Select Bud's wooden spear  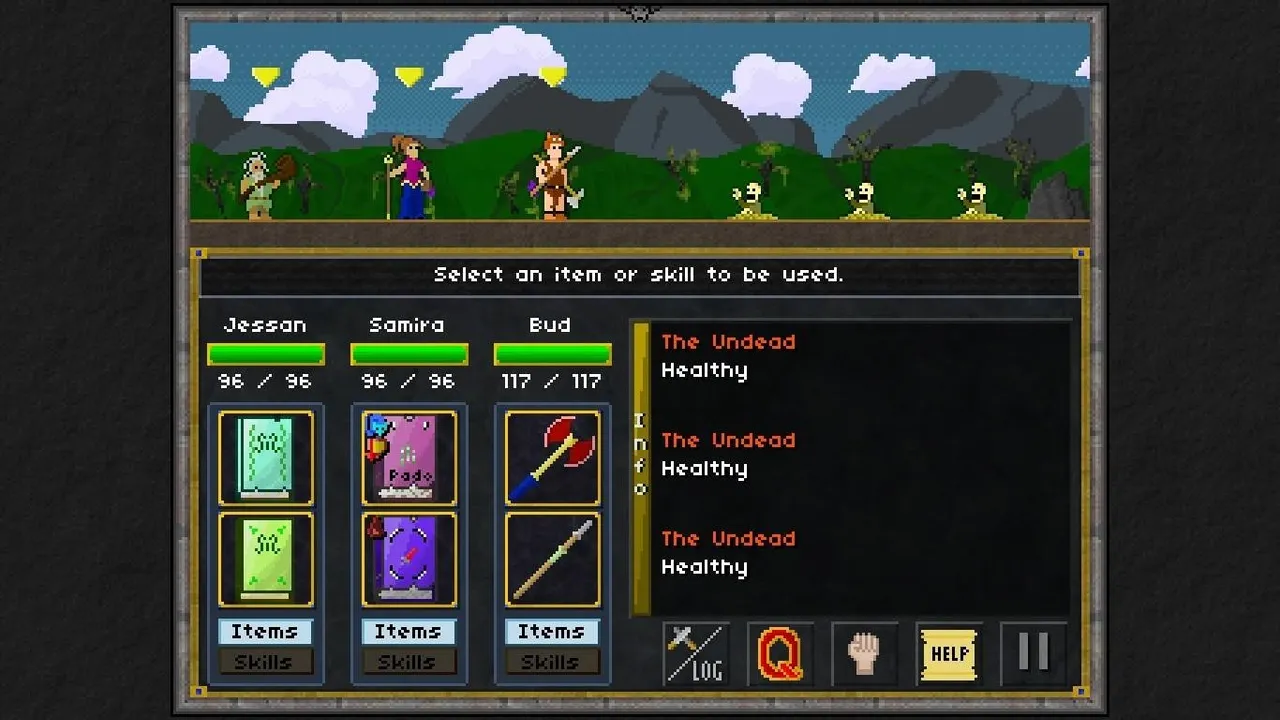pos(552,560)
